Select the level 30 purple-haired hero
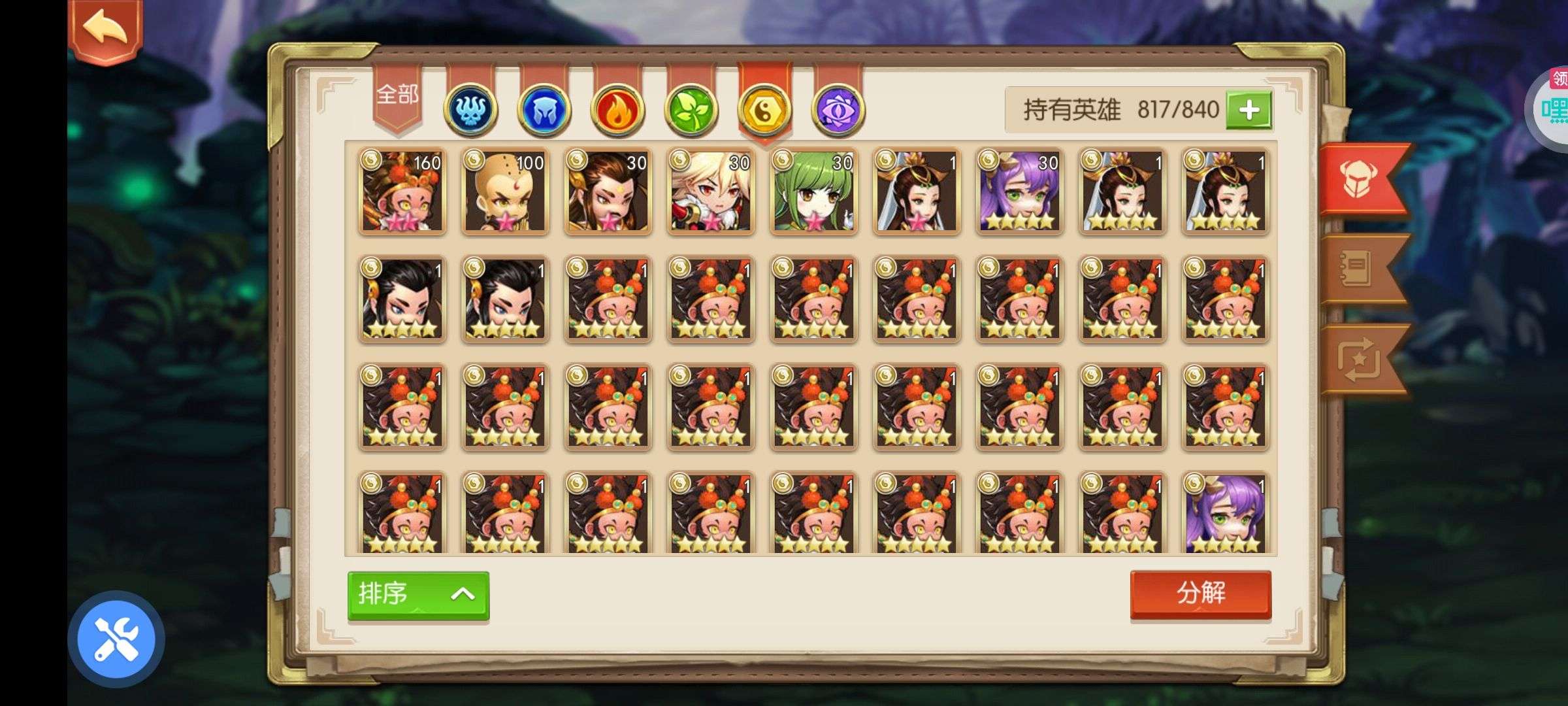The height and width of the screenshot is (706, 1568). [1020, 191]
